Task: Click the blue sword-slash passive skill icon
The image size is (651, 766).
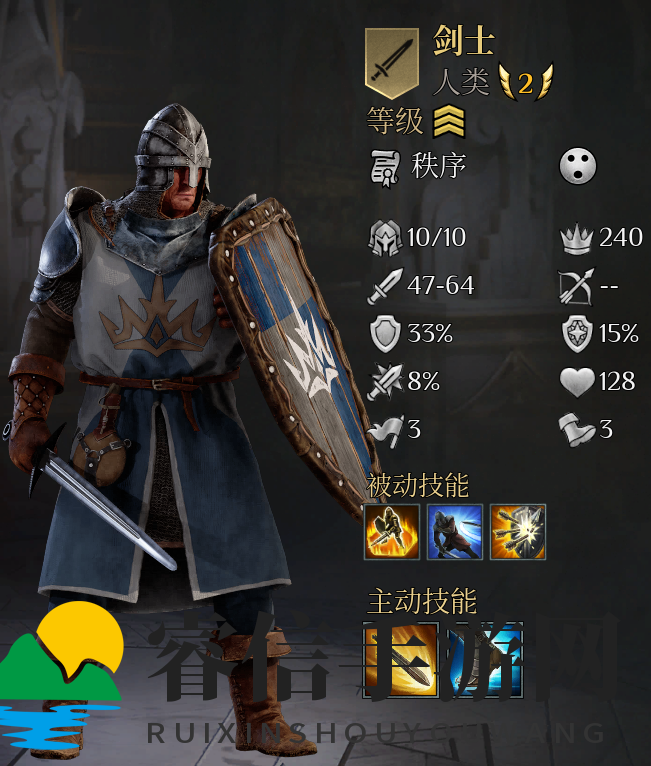Action: (455, 531)
